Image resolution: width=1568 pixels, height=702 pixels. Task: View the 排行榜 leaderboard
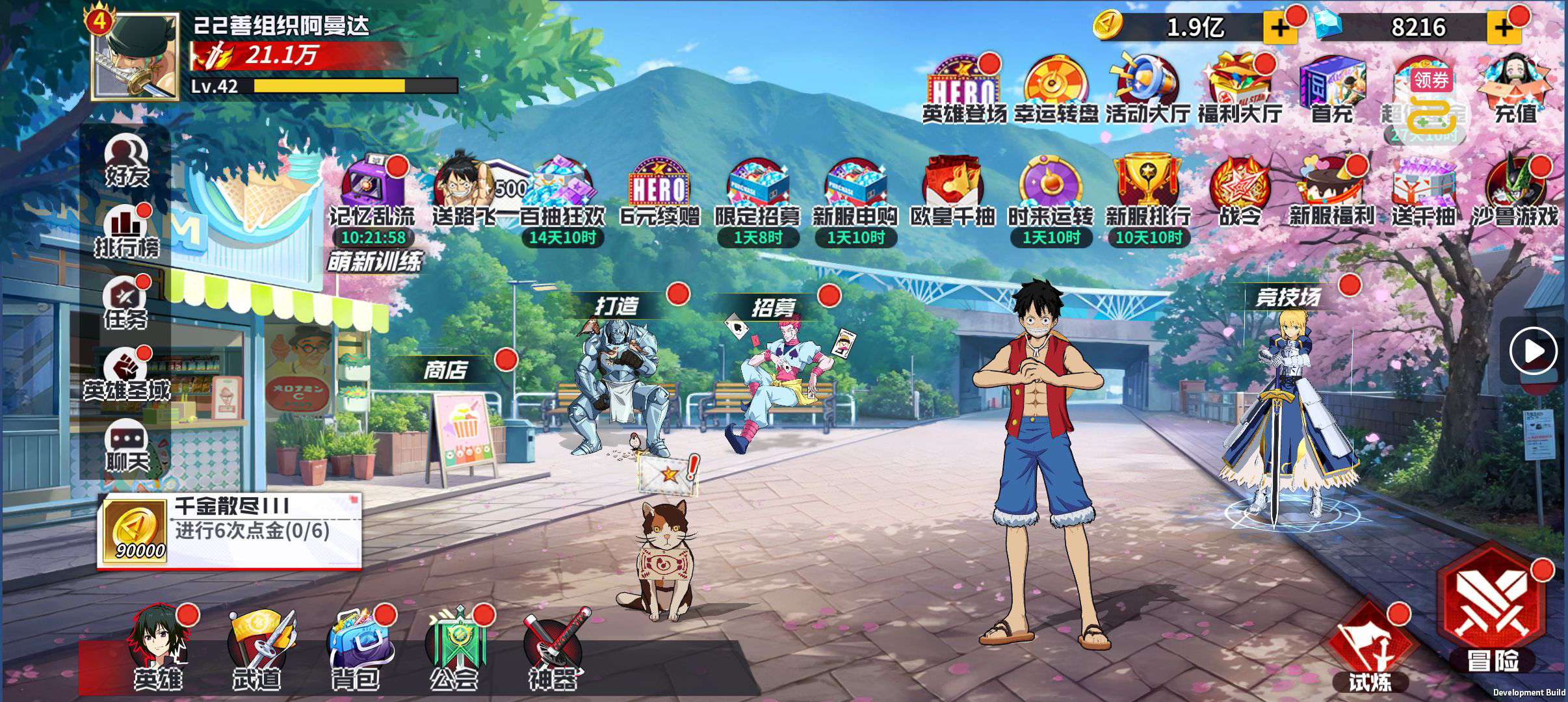click(x=127, y=232)
